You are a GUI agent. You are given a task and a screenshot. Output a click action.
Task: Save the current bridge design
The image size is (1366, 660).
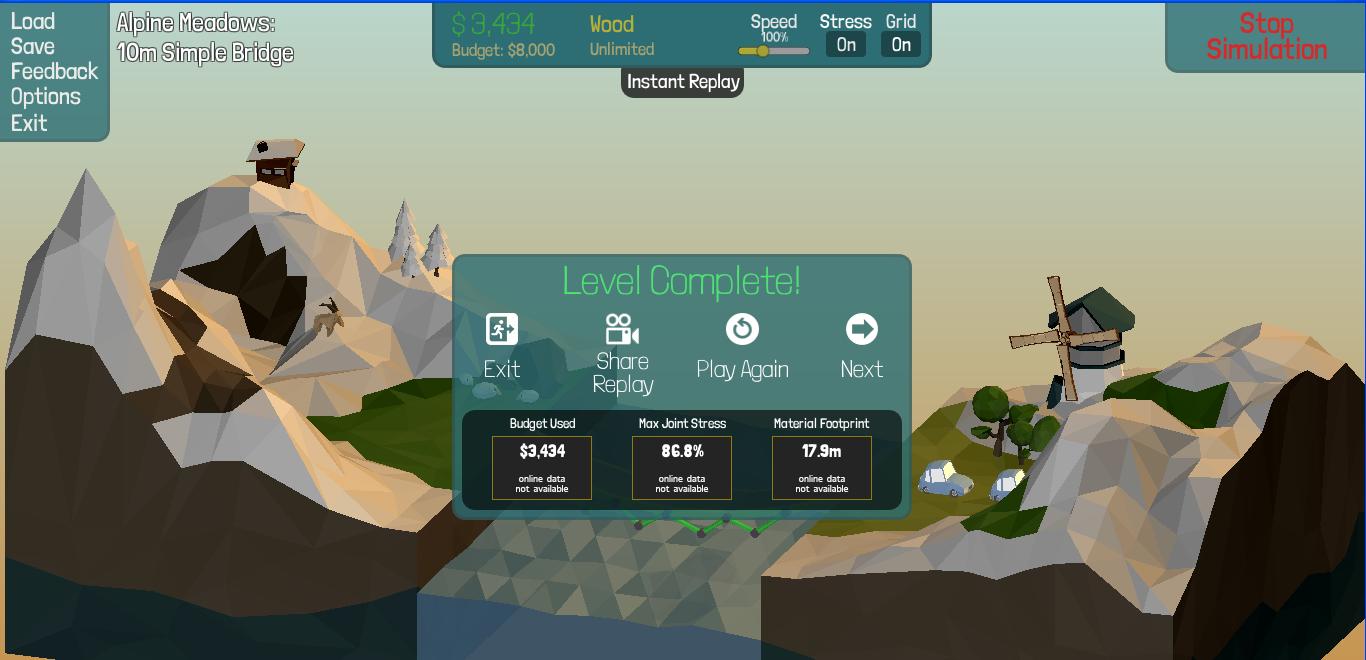33,46
